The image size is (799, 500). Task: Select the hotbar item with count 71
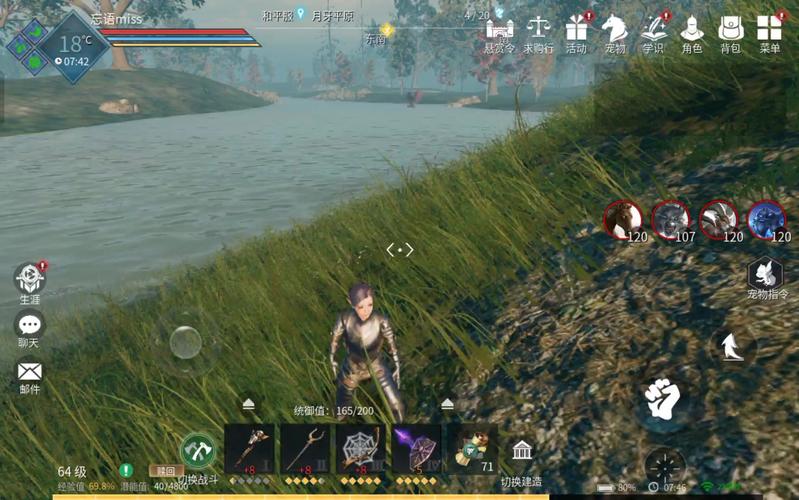click(472, 449)
